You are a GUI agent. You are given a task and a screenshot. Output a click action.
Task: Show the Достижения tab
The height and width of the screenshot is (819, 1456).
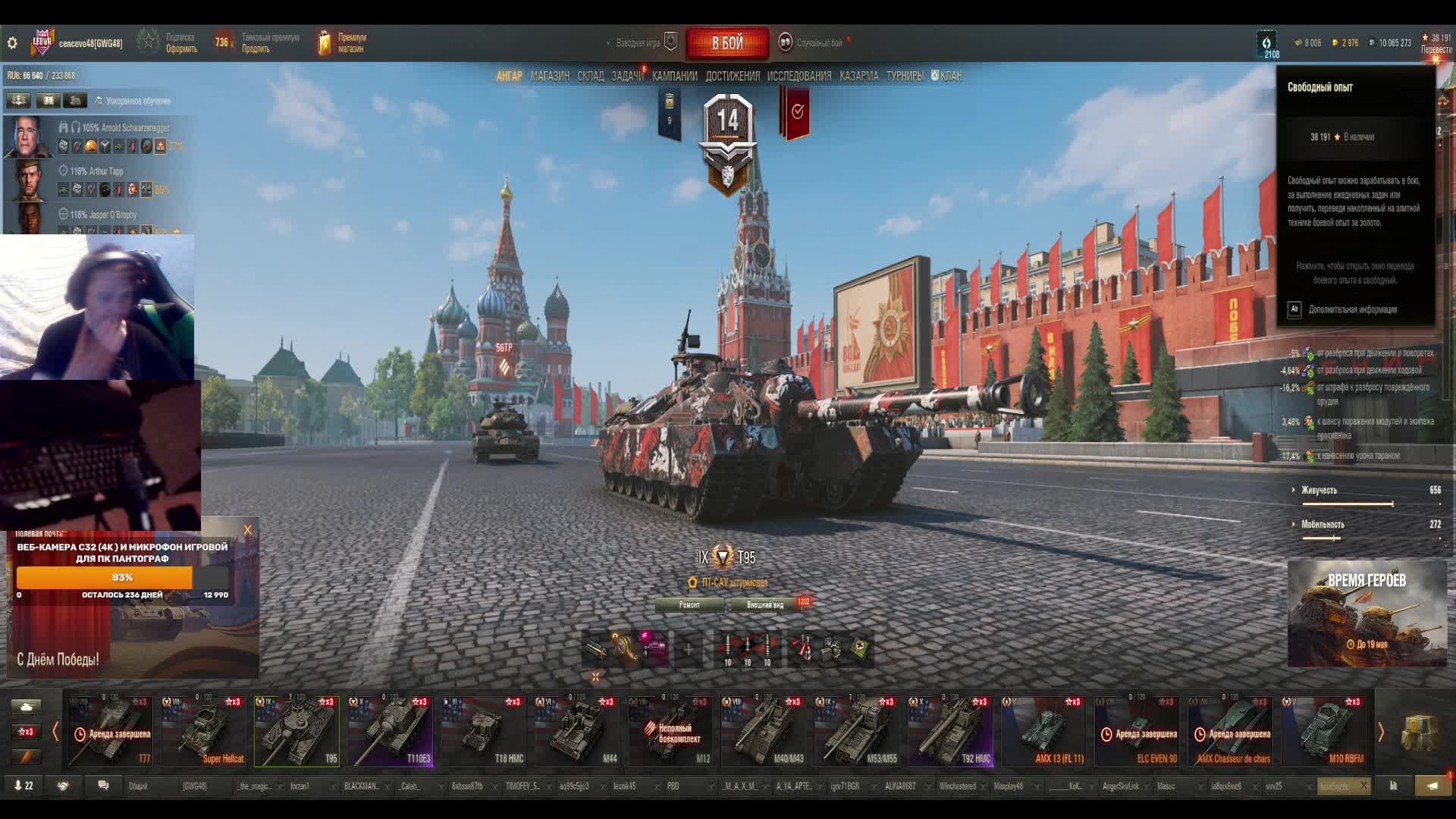[732, 76]
